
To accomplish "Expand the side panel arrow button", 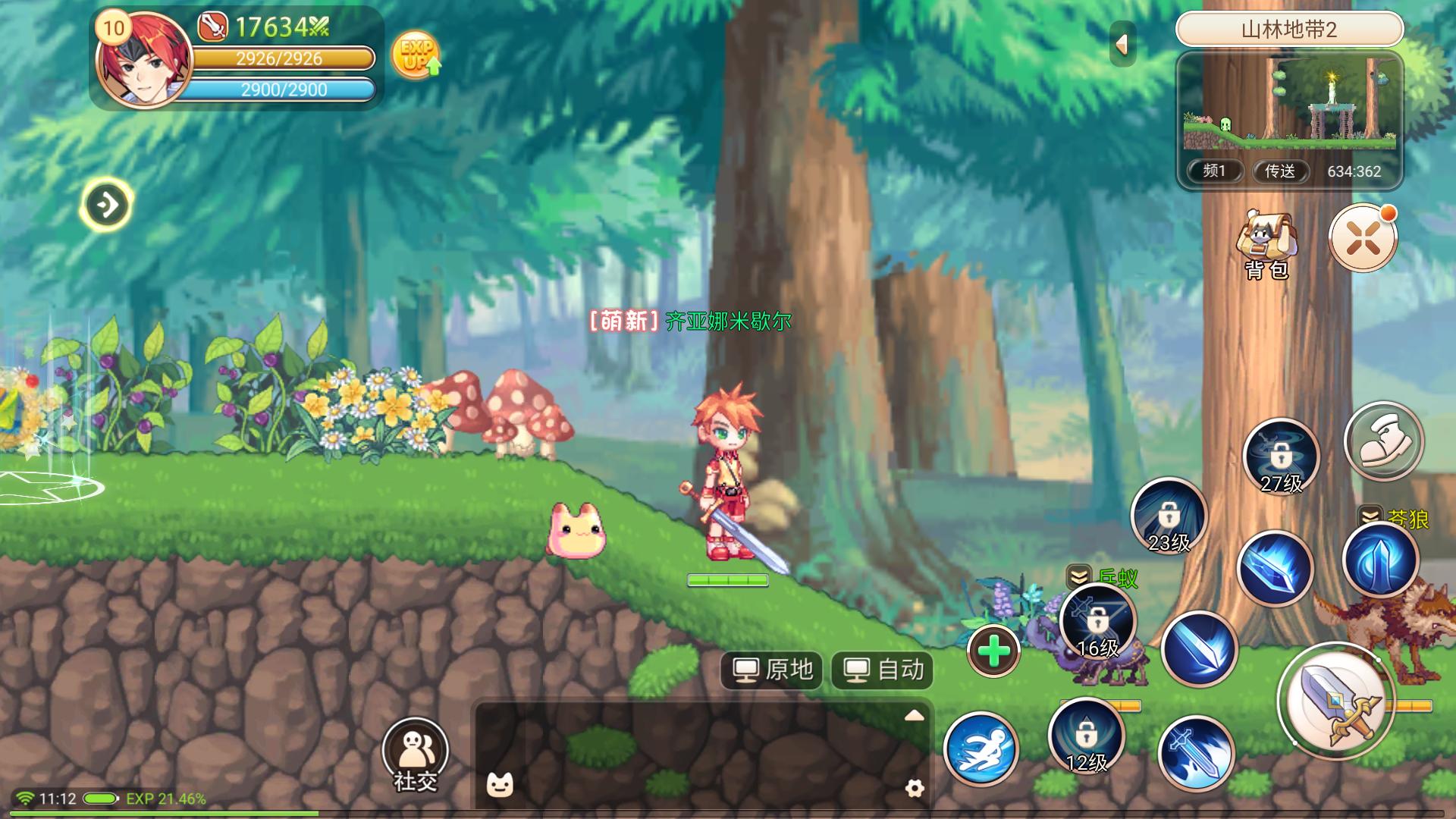I will (106, 205).
